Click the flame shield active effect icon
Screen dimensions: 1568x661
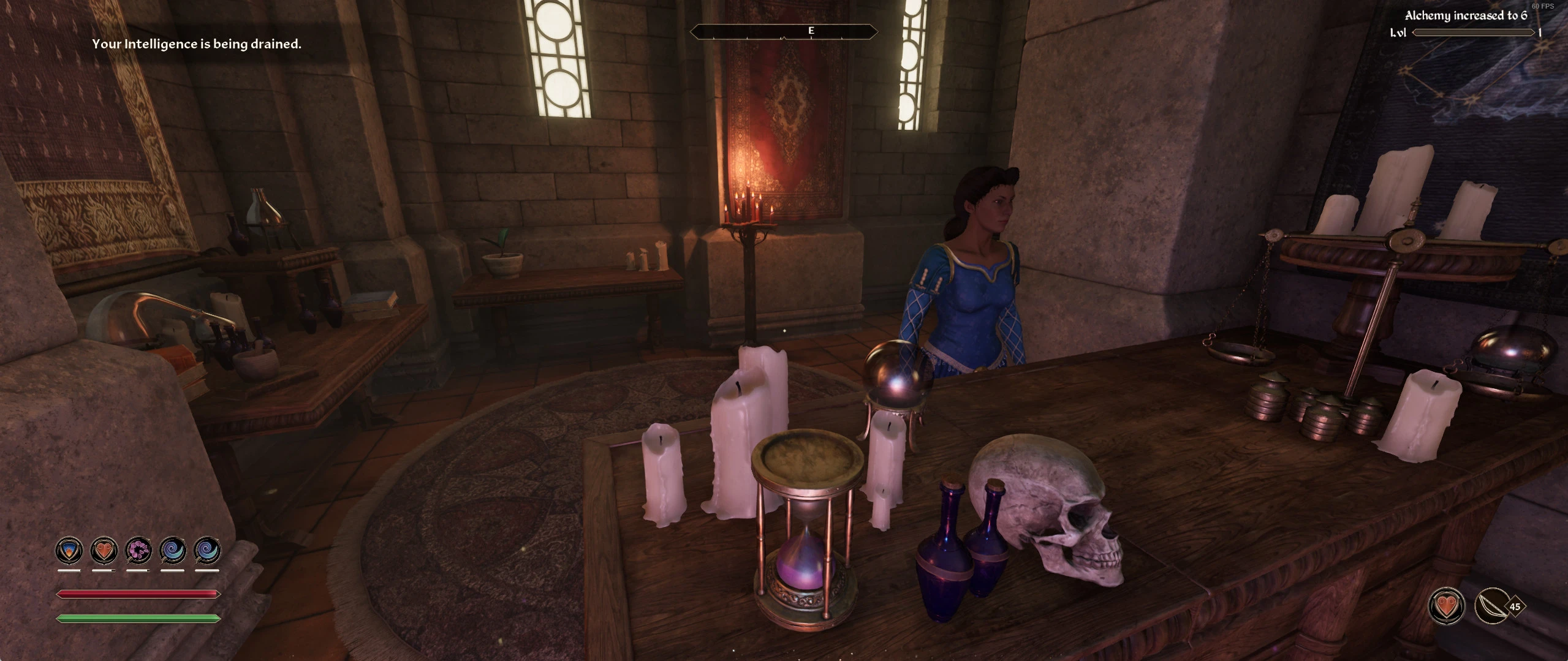(x=69, y=551)
